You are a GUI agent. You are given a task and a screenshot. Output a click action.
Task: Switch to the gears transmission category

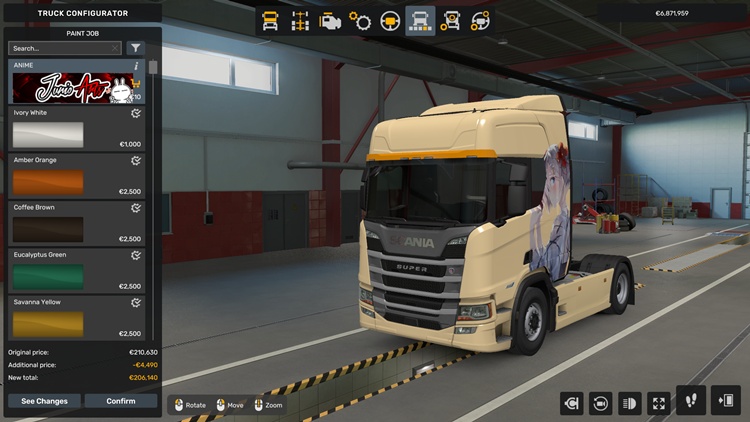(x=360, y=20)
